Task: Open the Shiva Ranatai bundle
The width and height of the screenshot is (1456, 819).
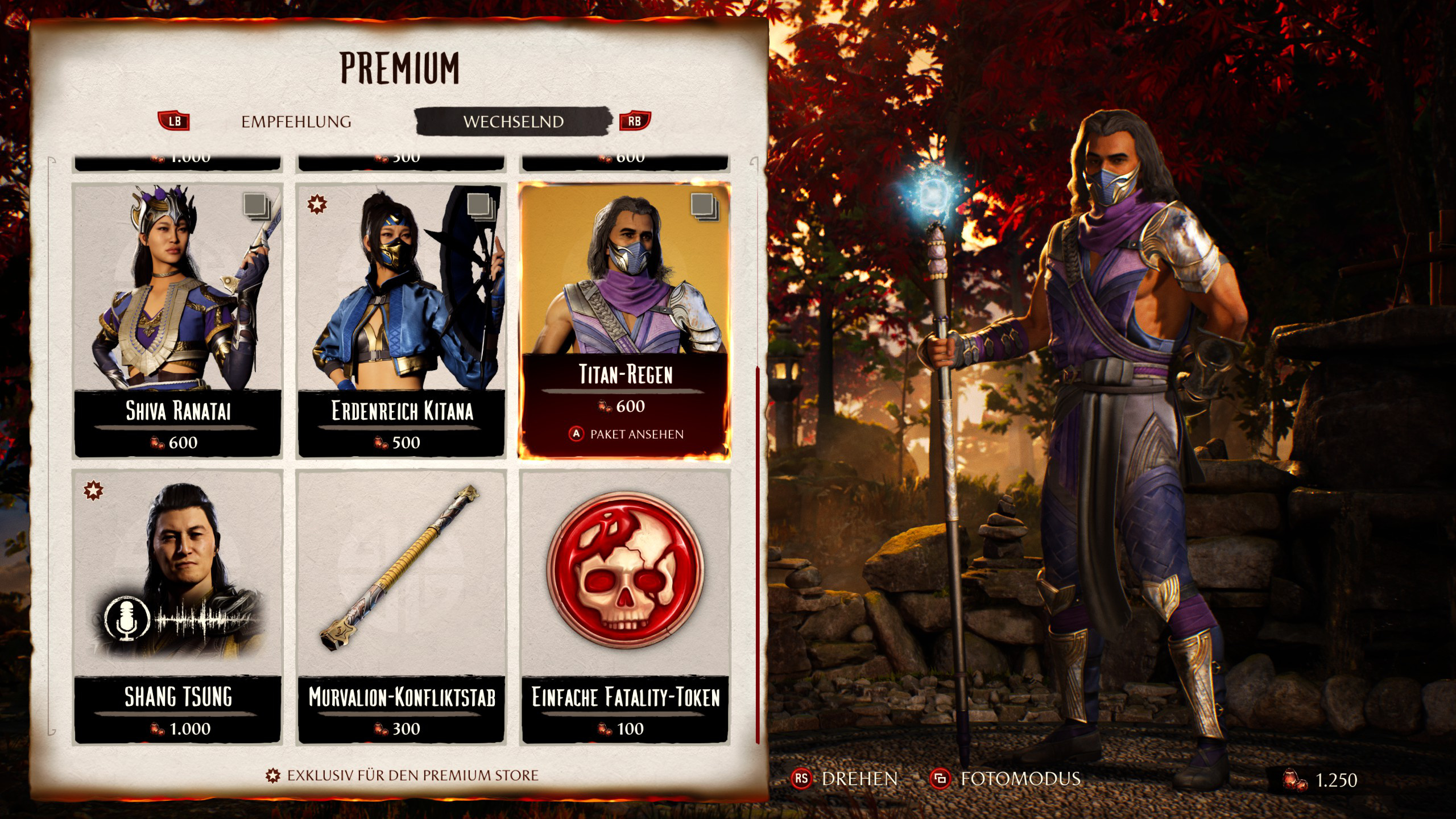Action: click(177, 320)
